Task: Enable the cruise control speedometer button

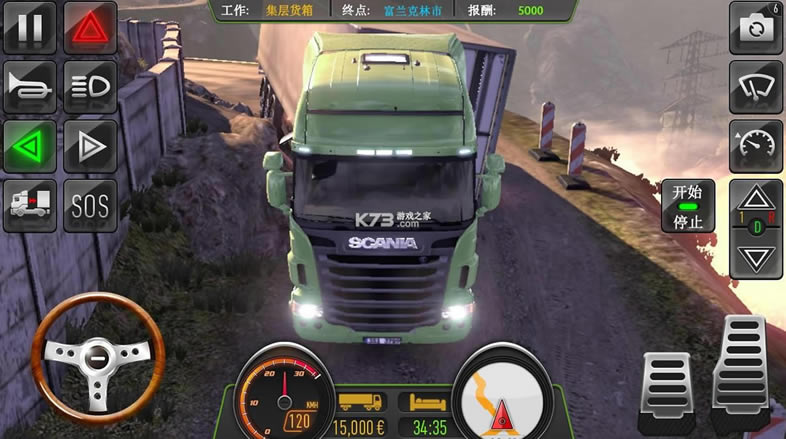Action: [756, 147]
